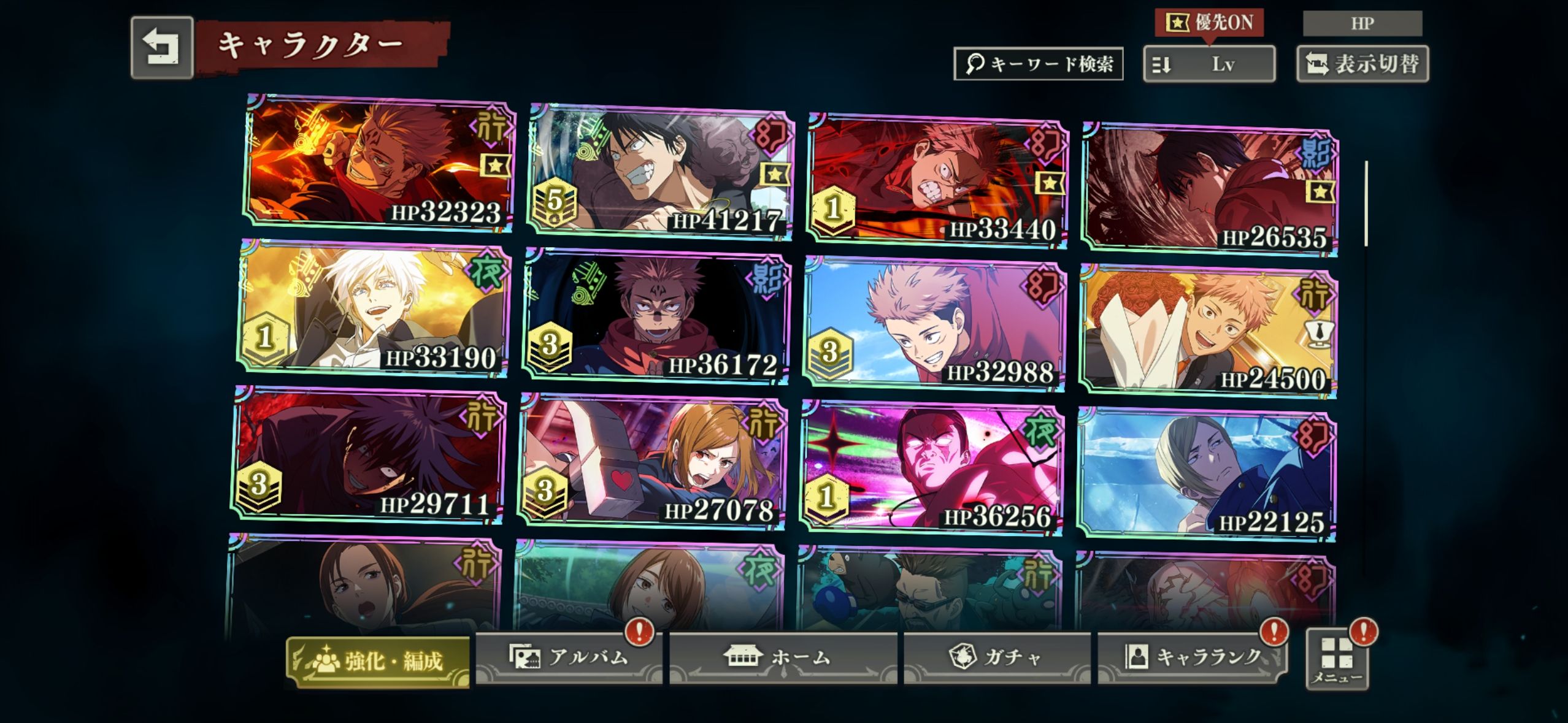Open the white-haired character card HP33190

pyautogui.click(x=373, y=308)
